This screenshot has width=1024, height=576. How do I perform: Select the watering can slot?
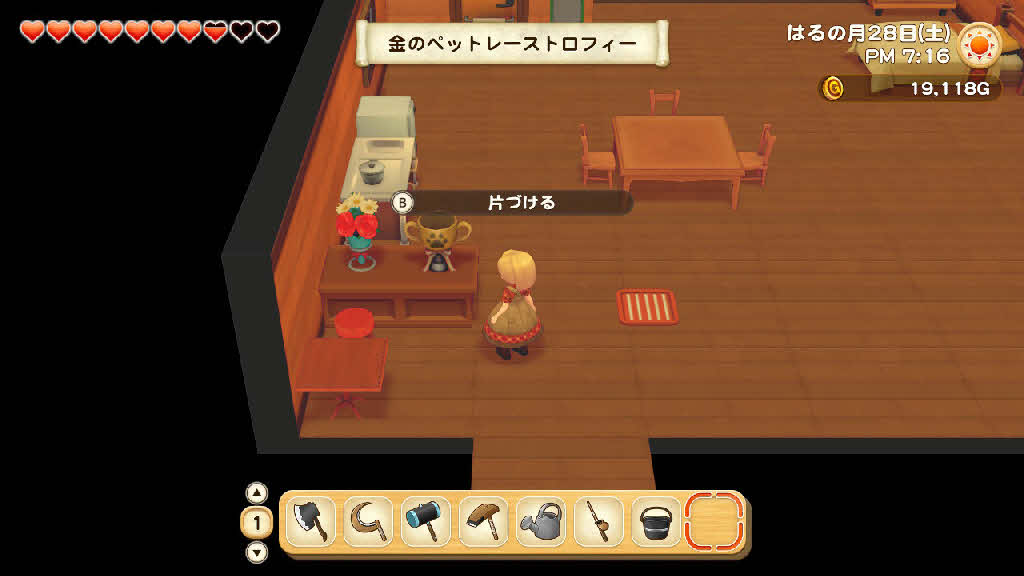541,521
